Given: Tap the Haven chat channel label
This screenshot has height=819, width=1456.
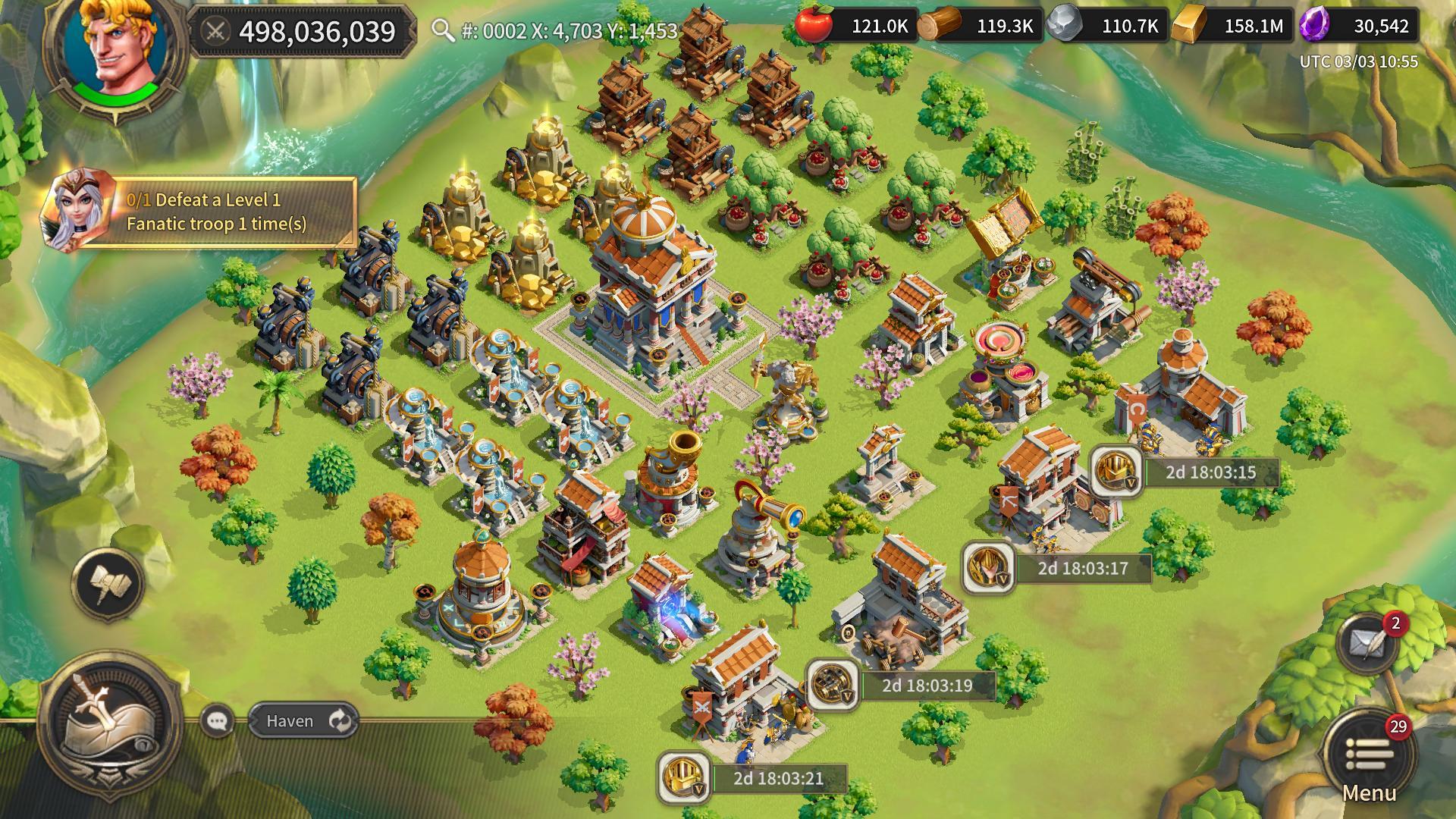Looking at the screenshot, I should tap(290, 722).
